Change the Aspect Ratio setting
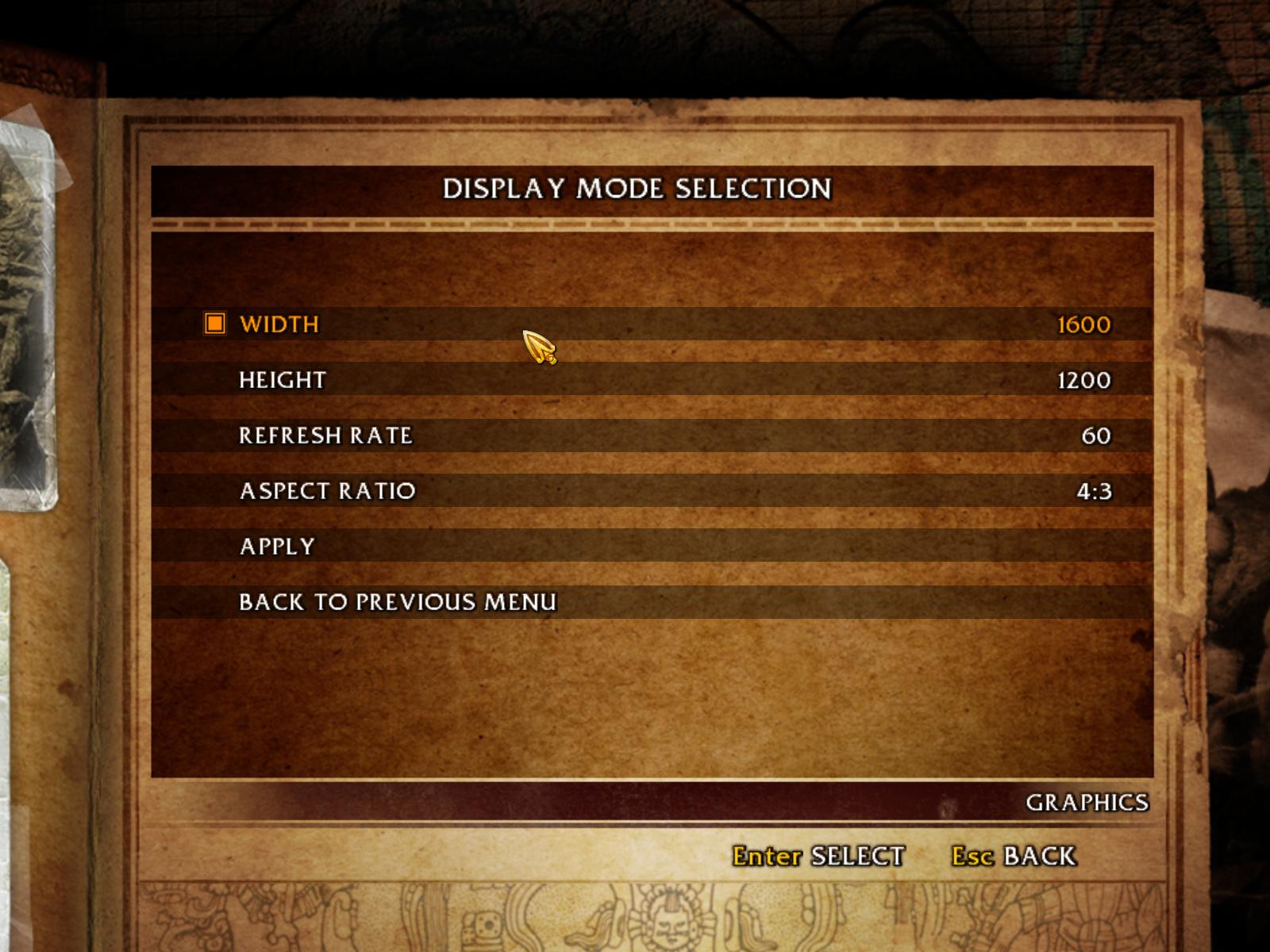1270x952 pixels. pos(327,491)
